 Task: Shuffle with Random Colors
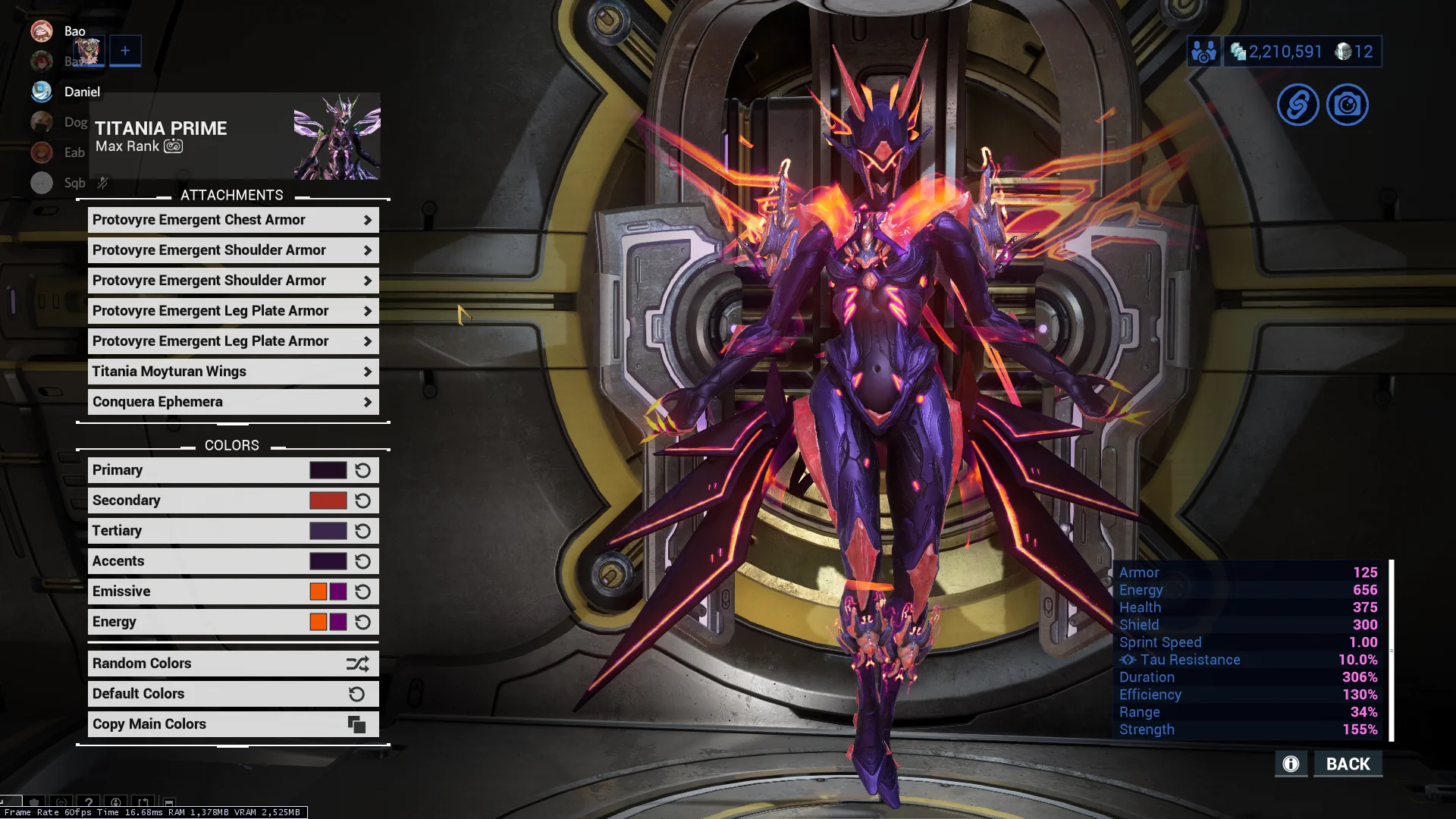point(233,664)
